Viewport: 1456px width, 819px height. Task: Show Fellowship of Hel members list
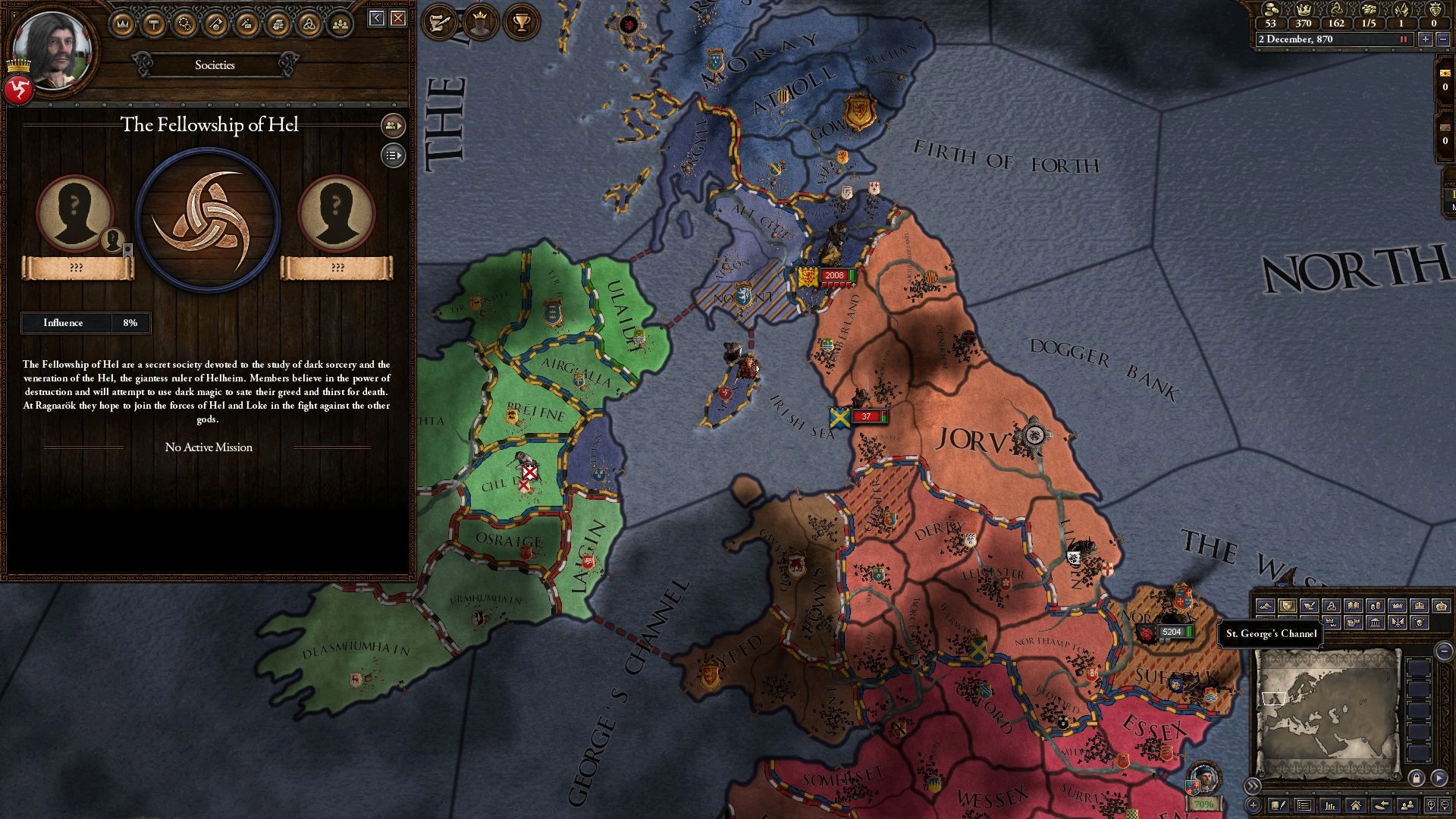pyautogui.click(x=393, y=125)
